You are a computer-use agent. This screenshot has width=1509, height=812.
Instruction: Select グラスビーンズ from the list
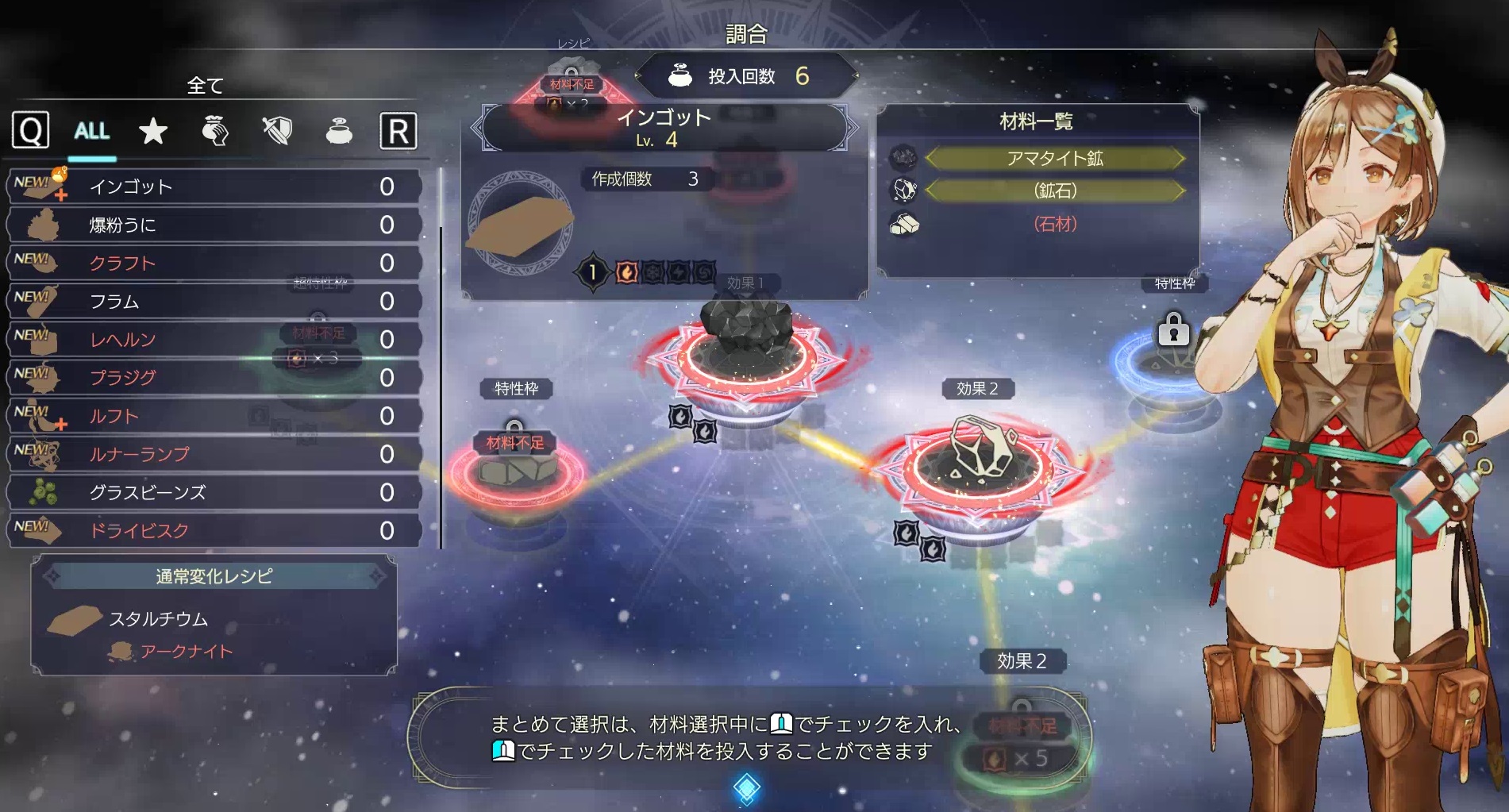(x=213, y=493)
